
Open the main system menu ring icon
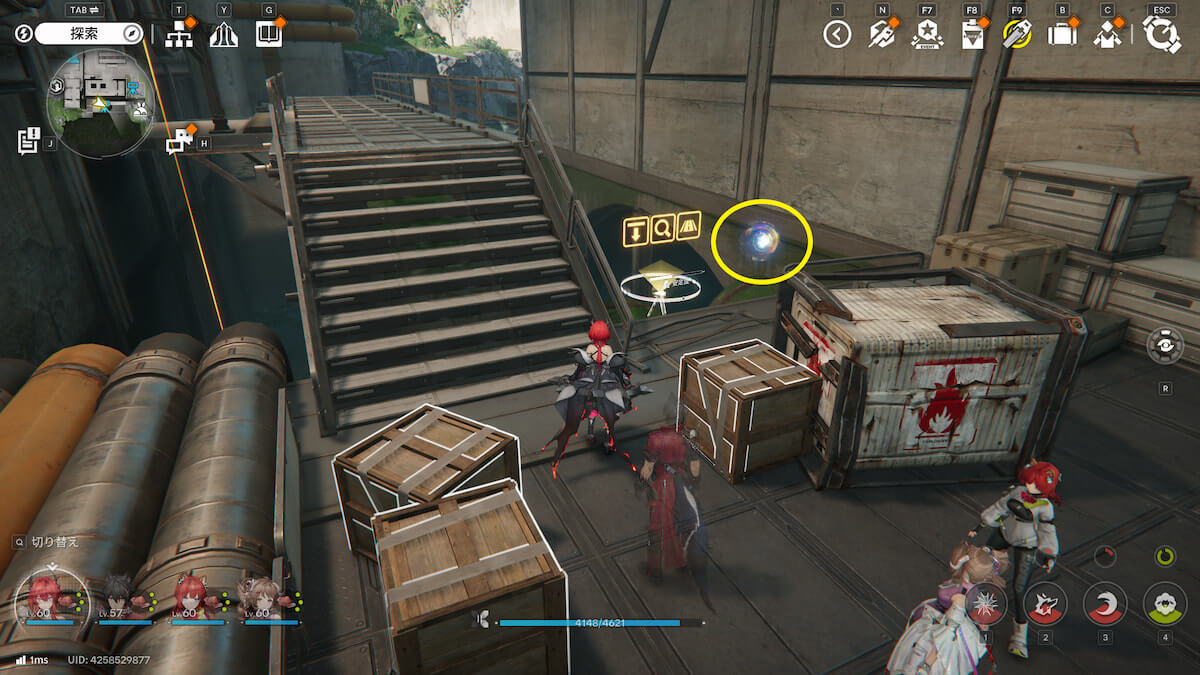1162,35
